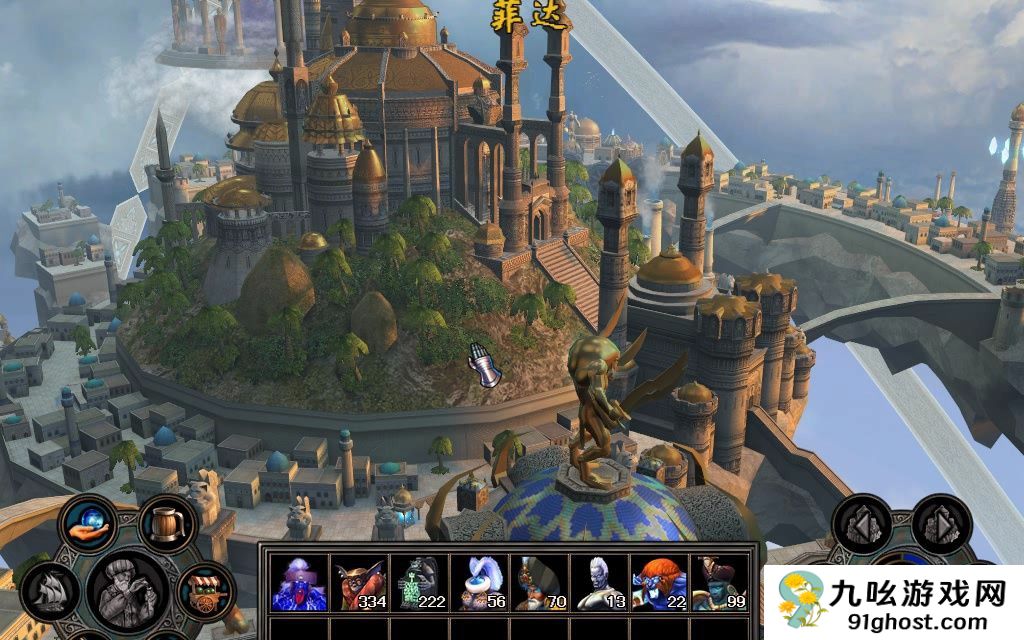1024x640 pixels.
Task: Select the turbaned mage stack of 70
Action: [x=537, y=583]
